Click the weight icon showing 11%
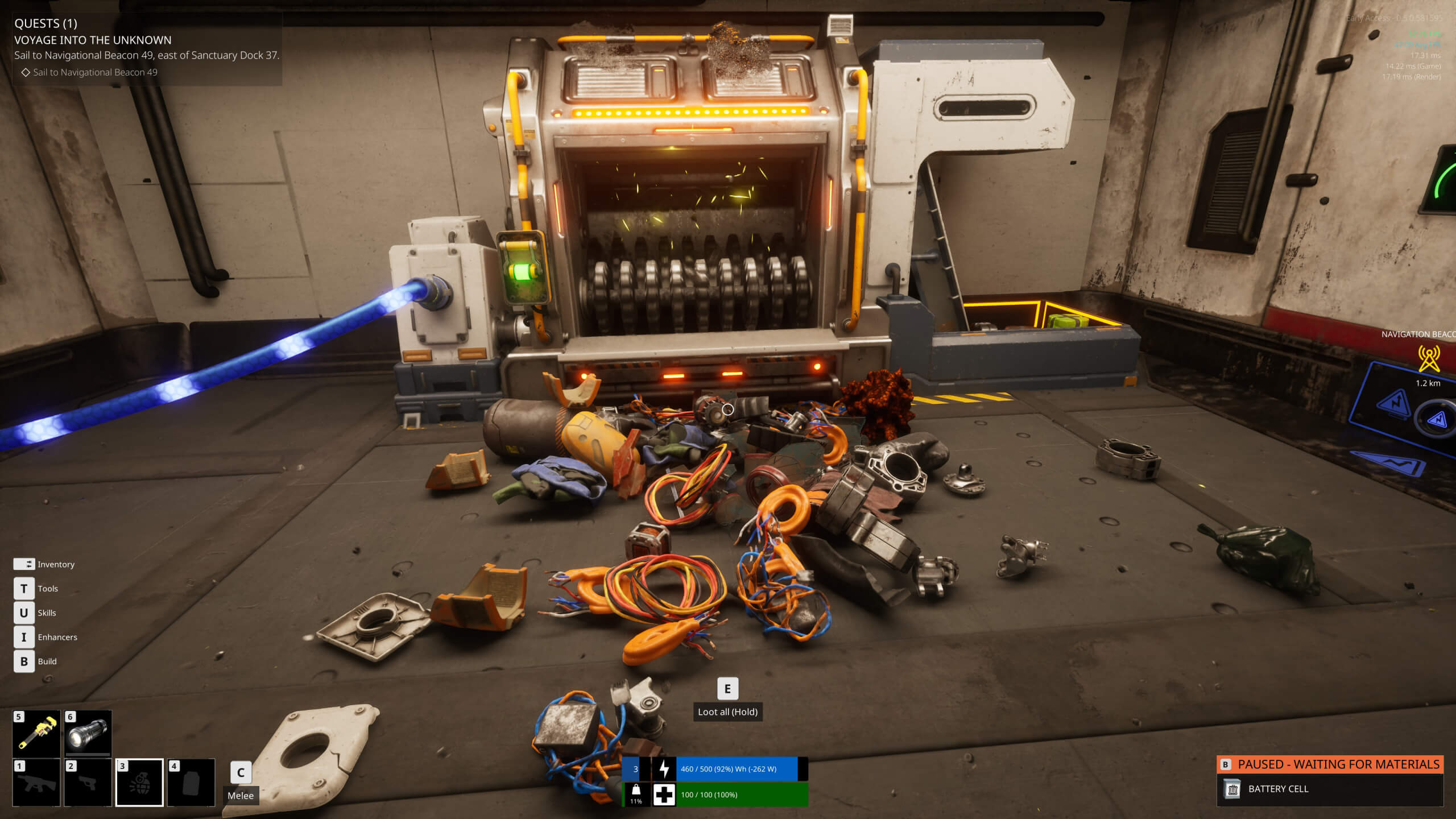This screenshot has width=1456, height=819. click(x=637, y=792)
